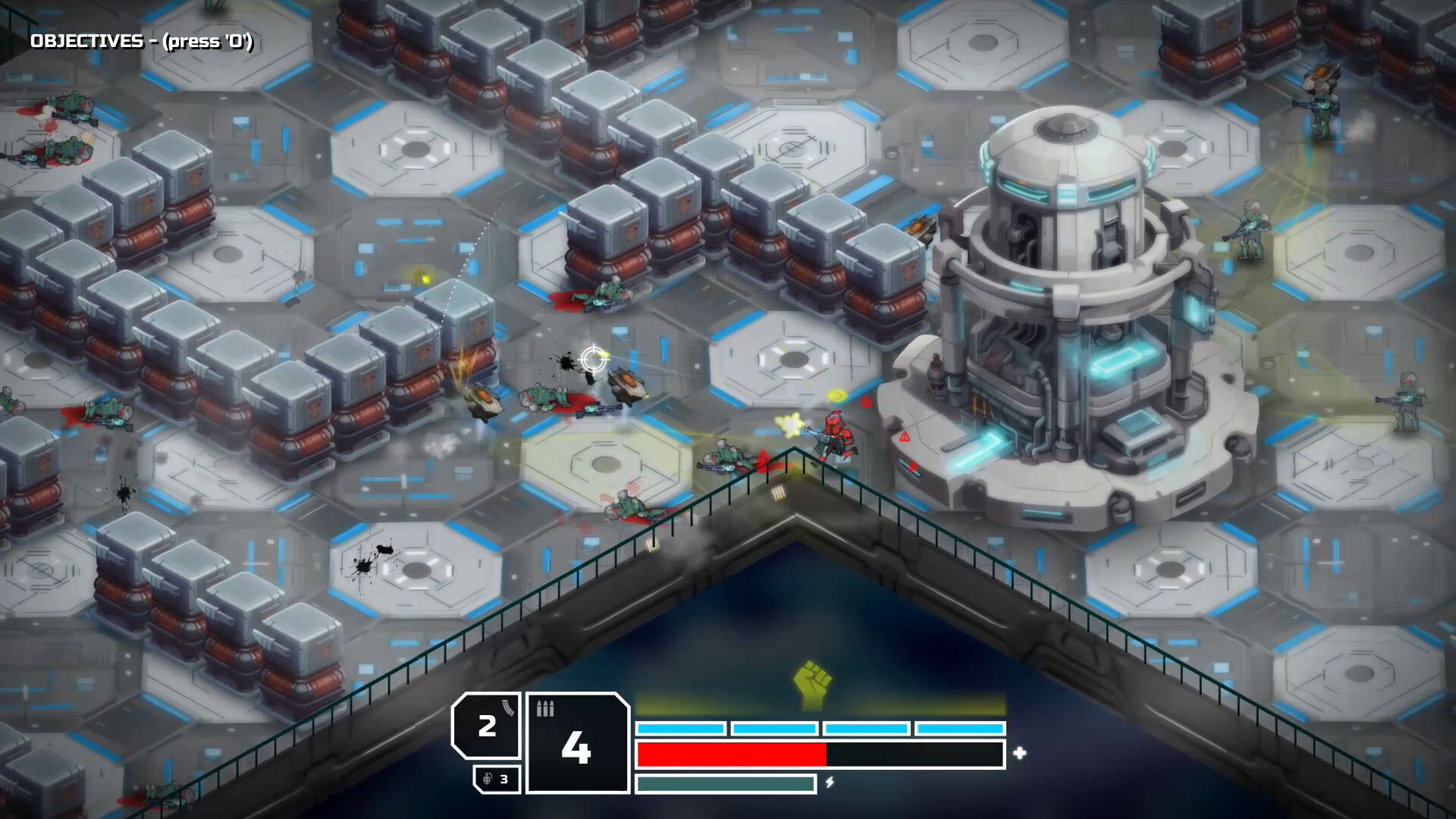
Task: Click the dropped ammo pickup on the walkway
Action: coord(779,493)
